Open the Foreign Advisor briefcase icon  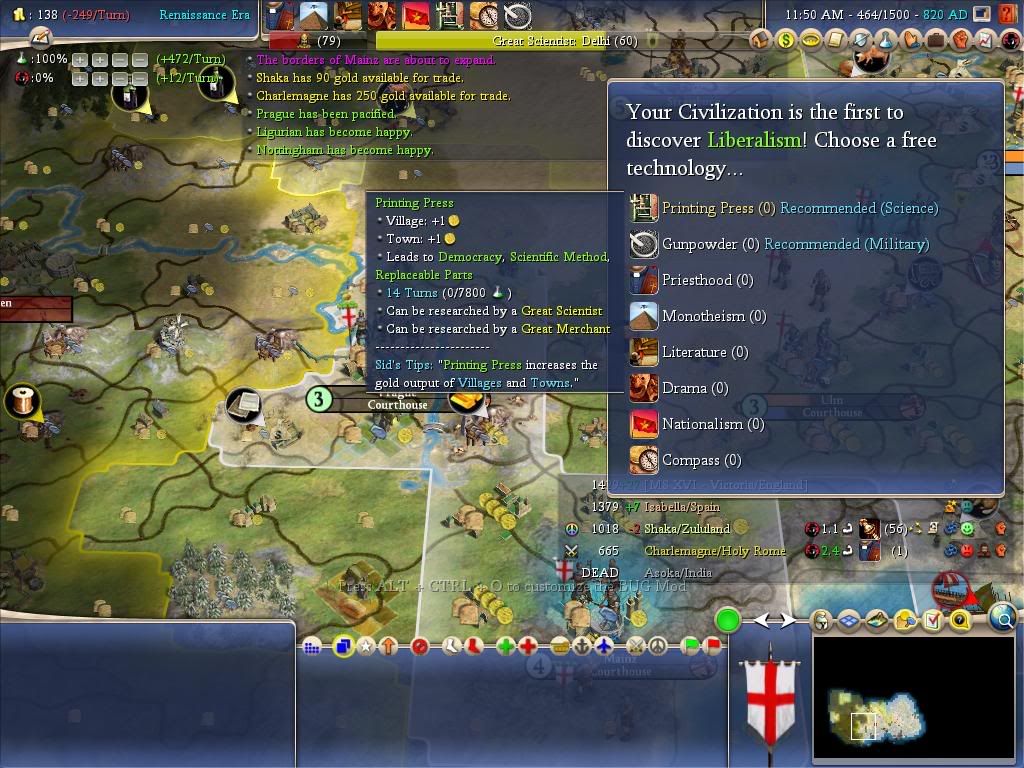pos(935,40)
